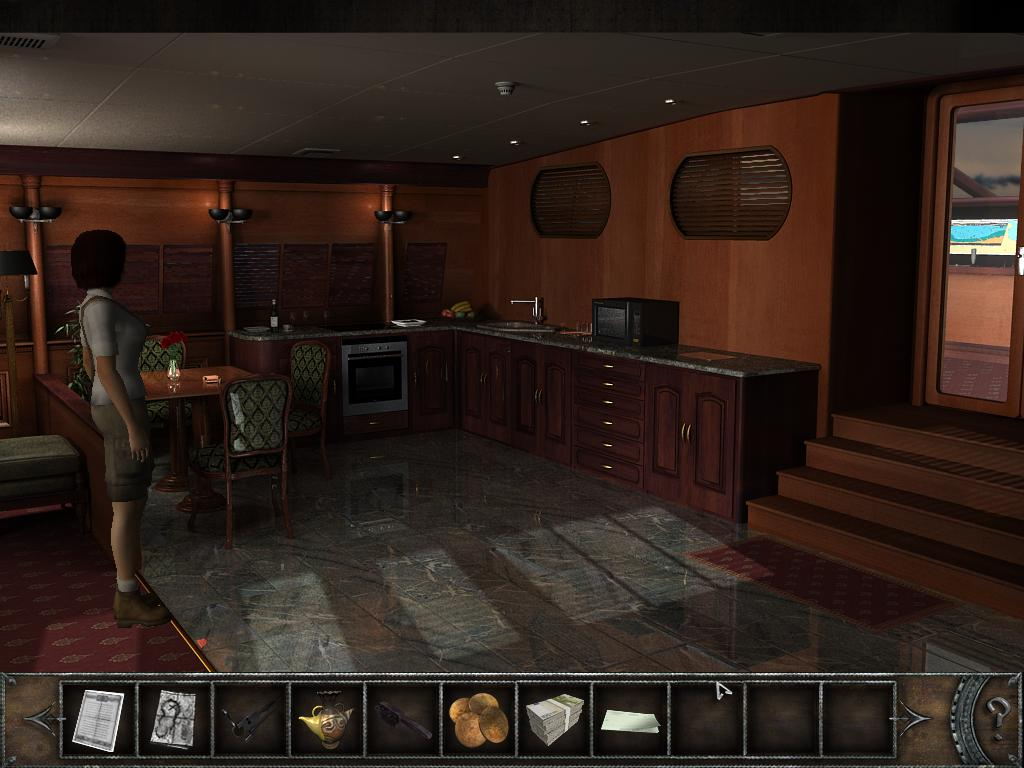Pick the gold coins from inventory
This screenshot has width=1024, height=768.
(478, 719)
